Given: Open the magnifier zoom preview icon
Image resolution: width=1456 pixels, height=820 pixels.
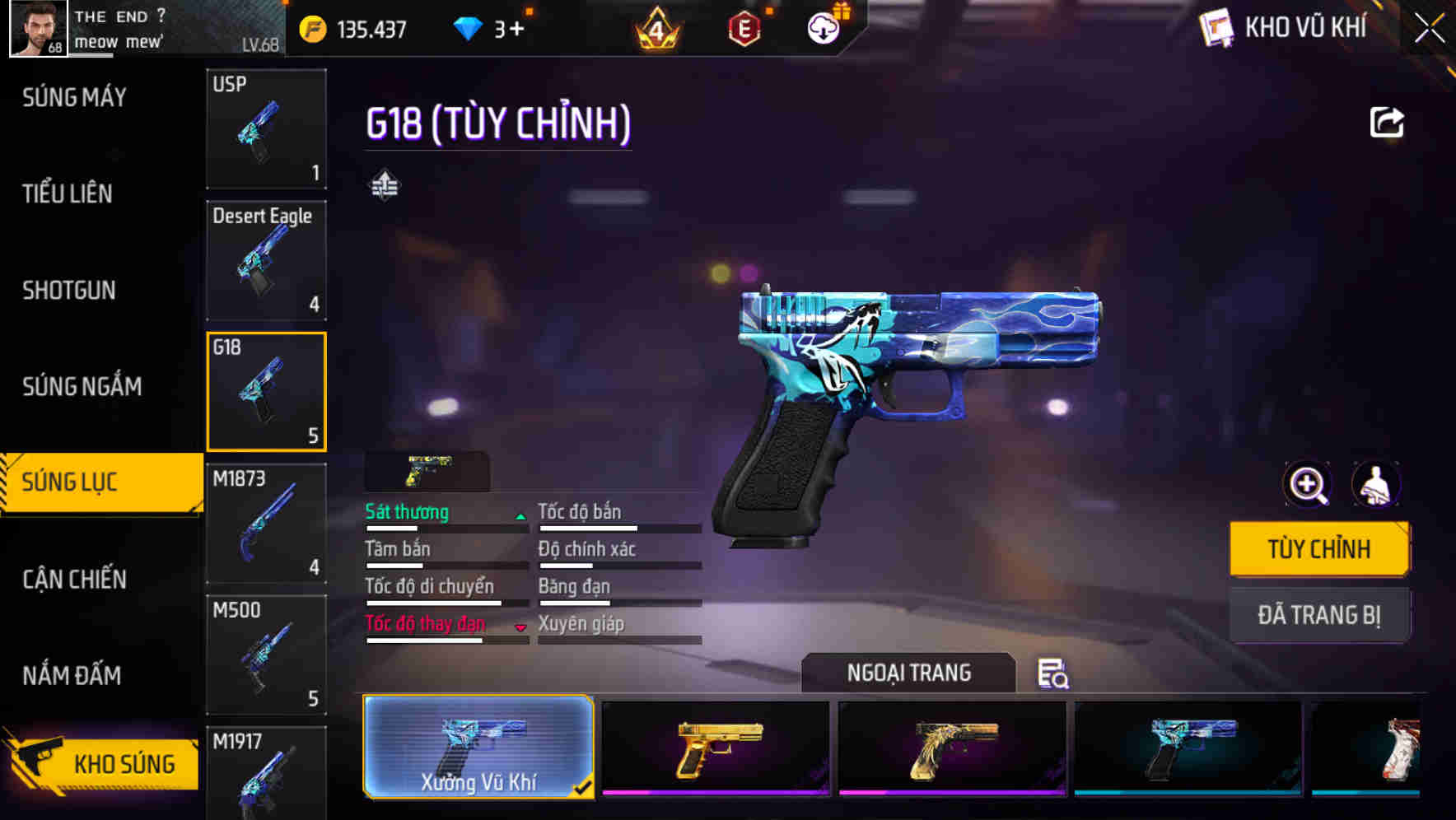Looking at the screenshot, I should click(x=1305, y=485).
